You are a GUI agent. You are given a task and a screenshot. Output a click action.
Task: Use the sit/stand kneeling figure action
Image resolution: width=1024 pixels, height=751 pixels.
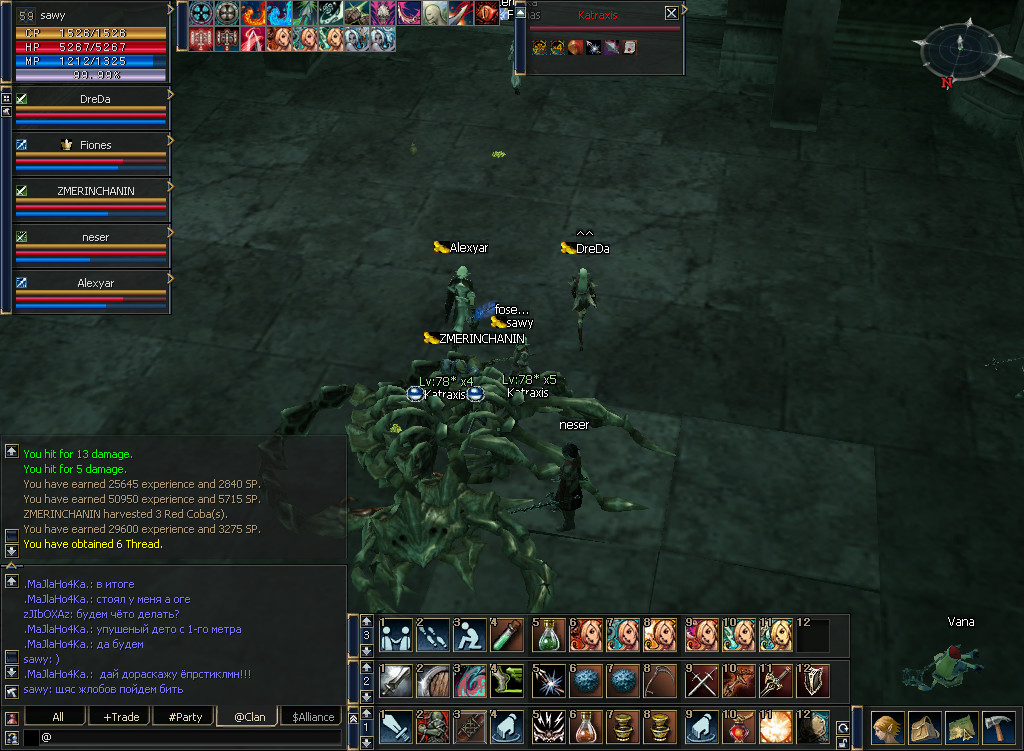(470, 635)
